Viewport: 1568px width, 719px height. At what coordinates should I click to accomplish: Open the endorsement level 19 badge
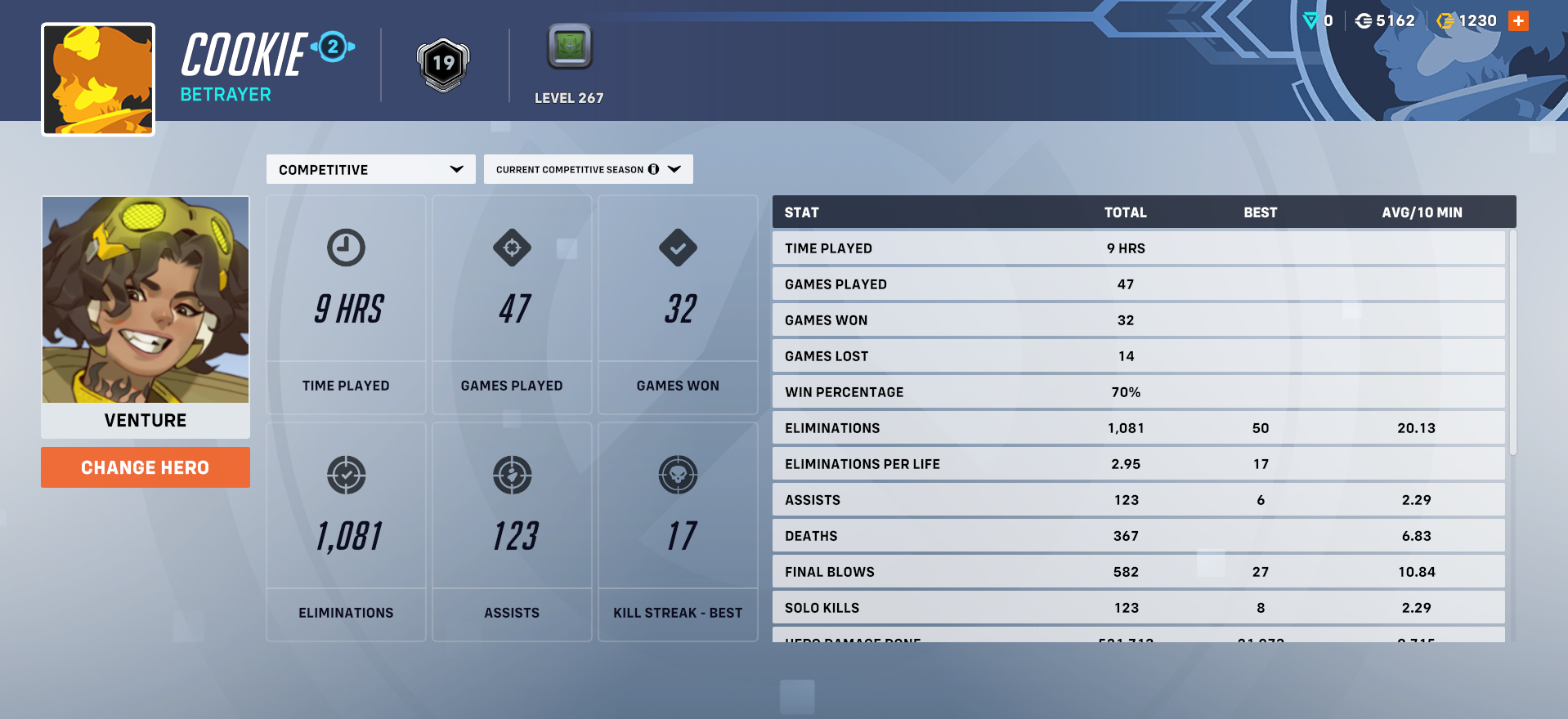[442, 65]
